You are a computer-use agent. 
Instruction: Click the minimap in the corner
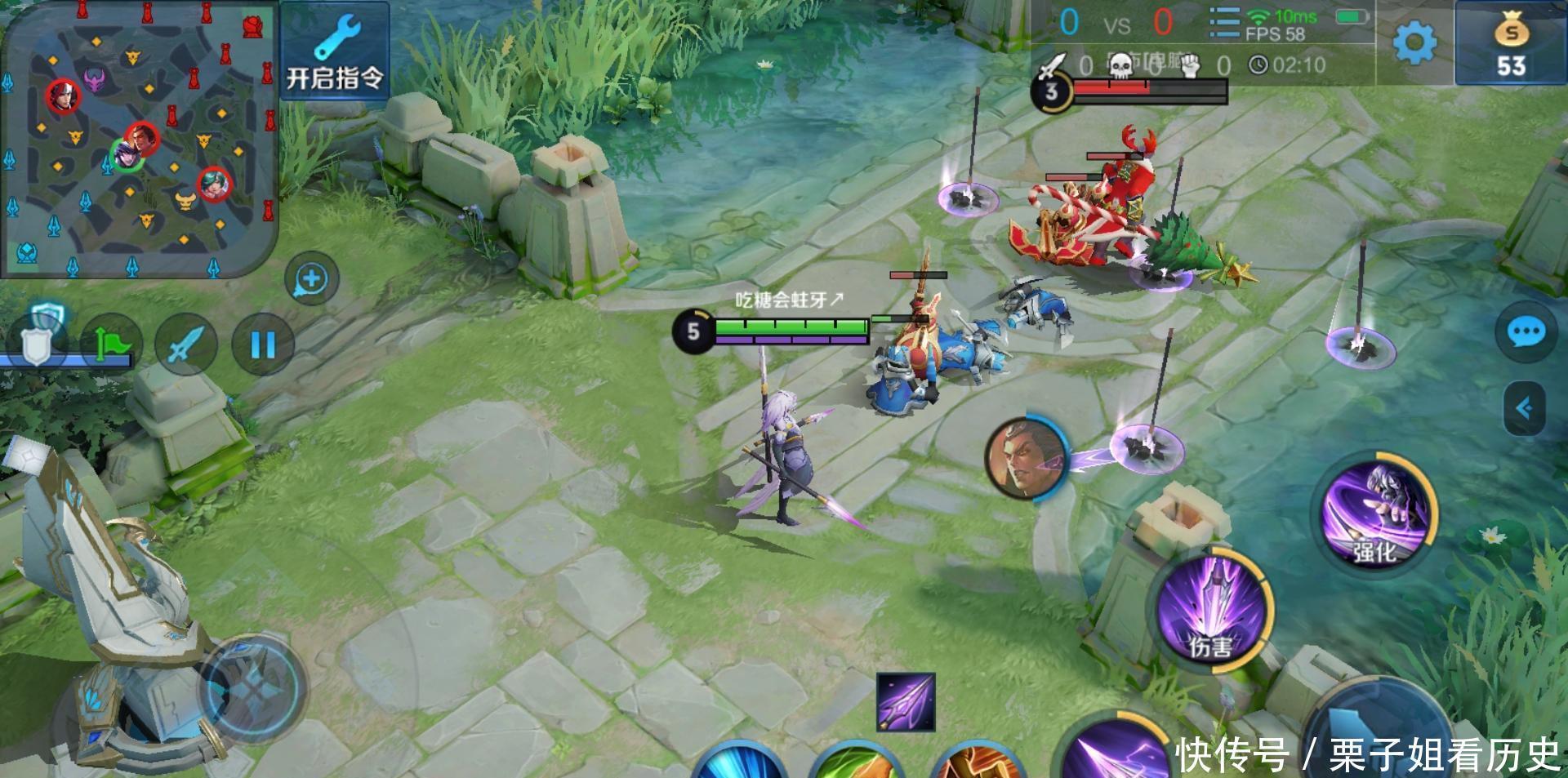coord(139,140)
